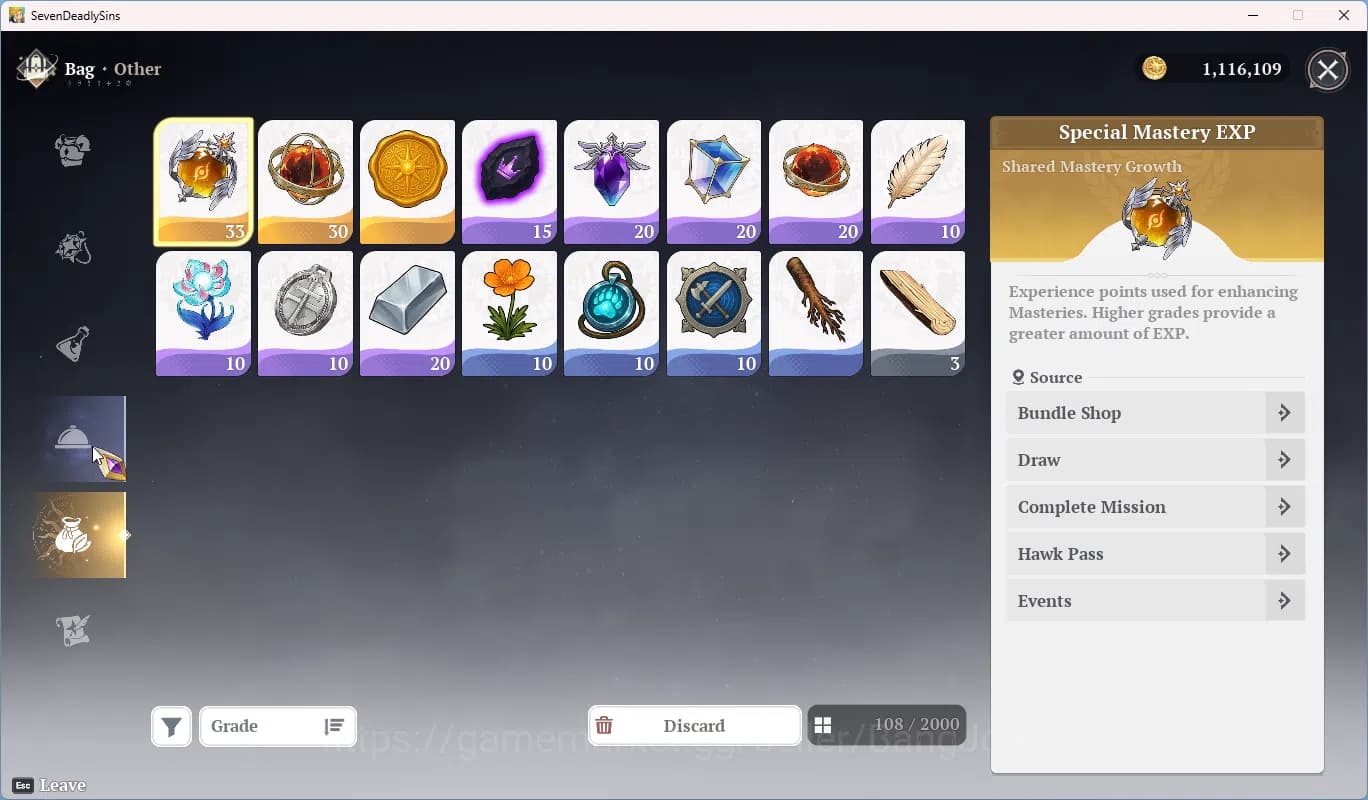Click the filter funnel icon near Grade
1368x800 pixels.
[171, 727]
